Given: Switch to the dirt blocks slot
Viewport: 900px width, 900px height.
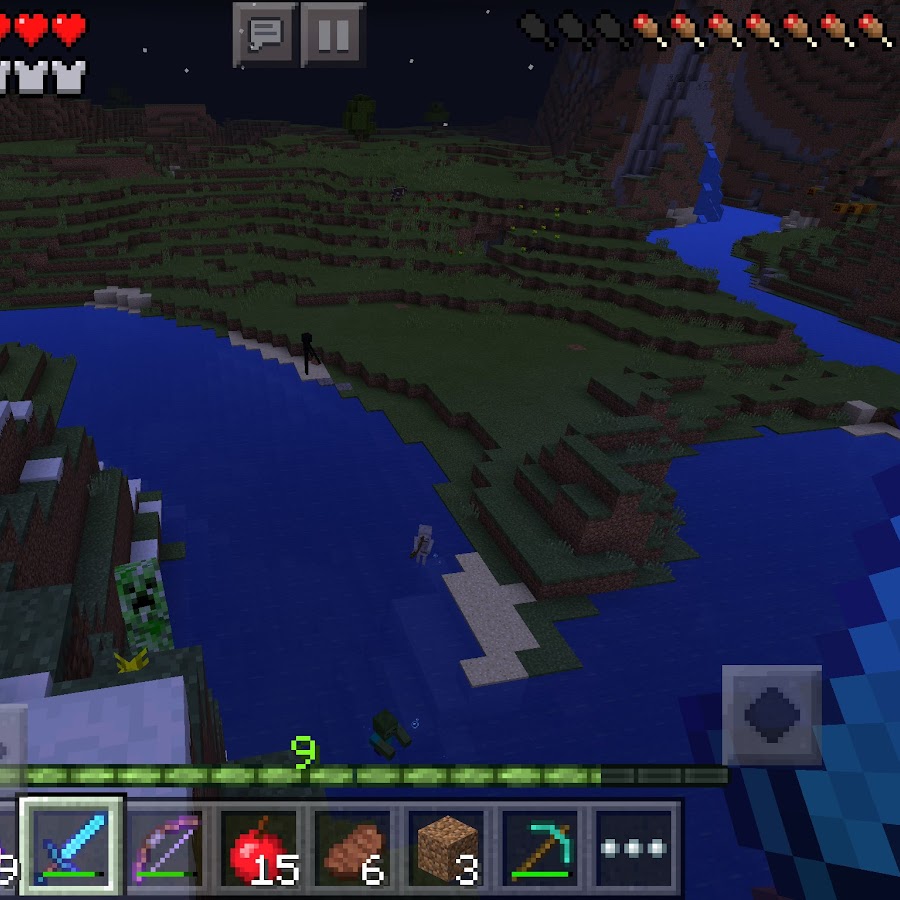Looking at the screenshot, I should click(x=446, y=846).
